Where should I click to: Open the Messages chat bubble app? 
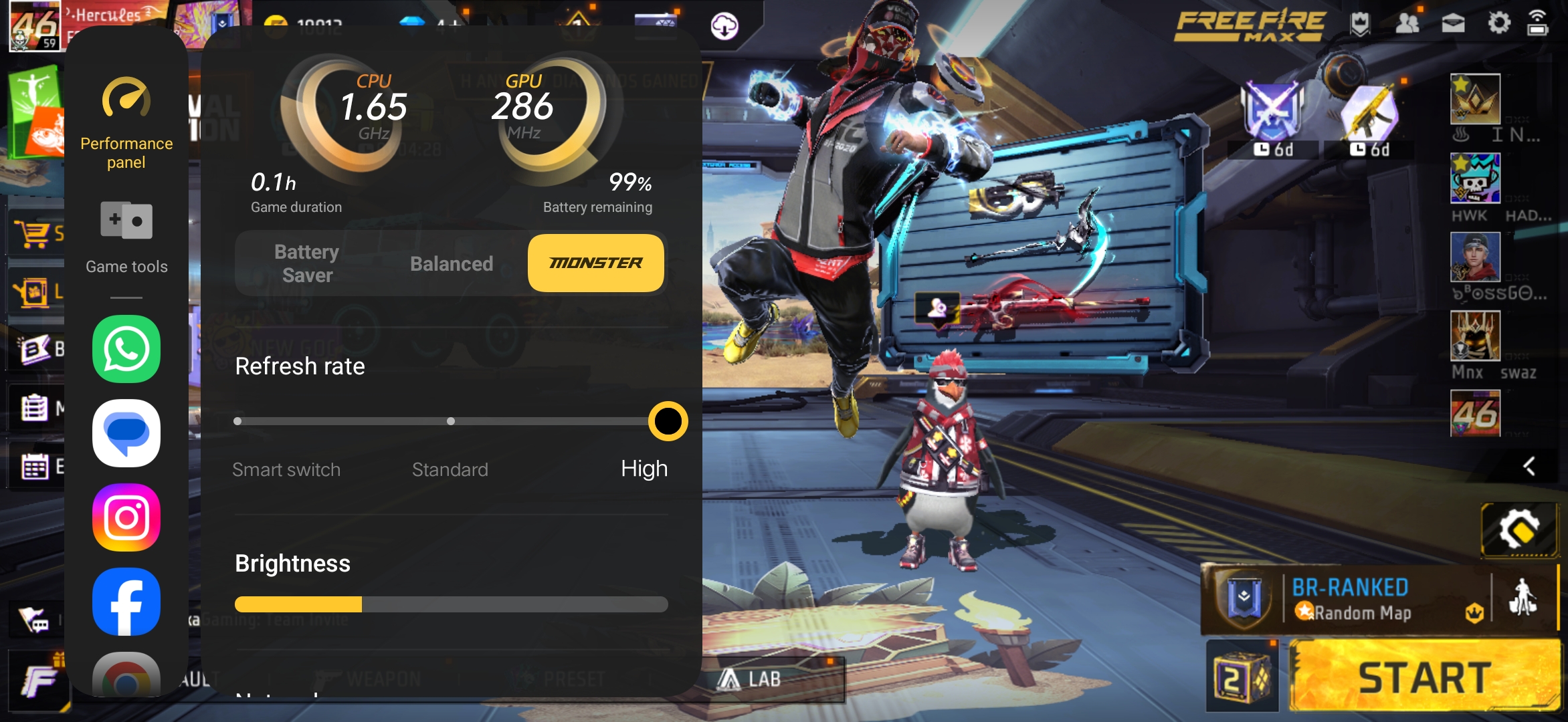pyautogui.click(x=126, y=433)
